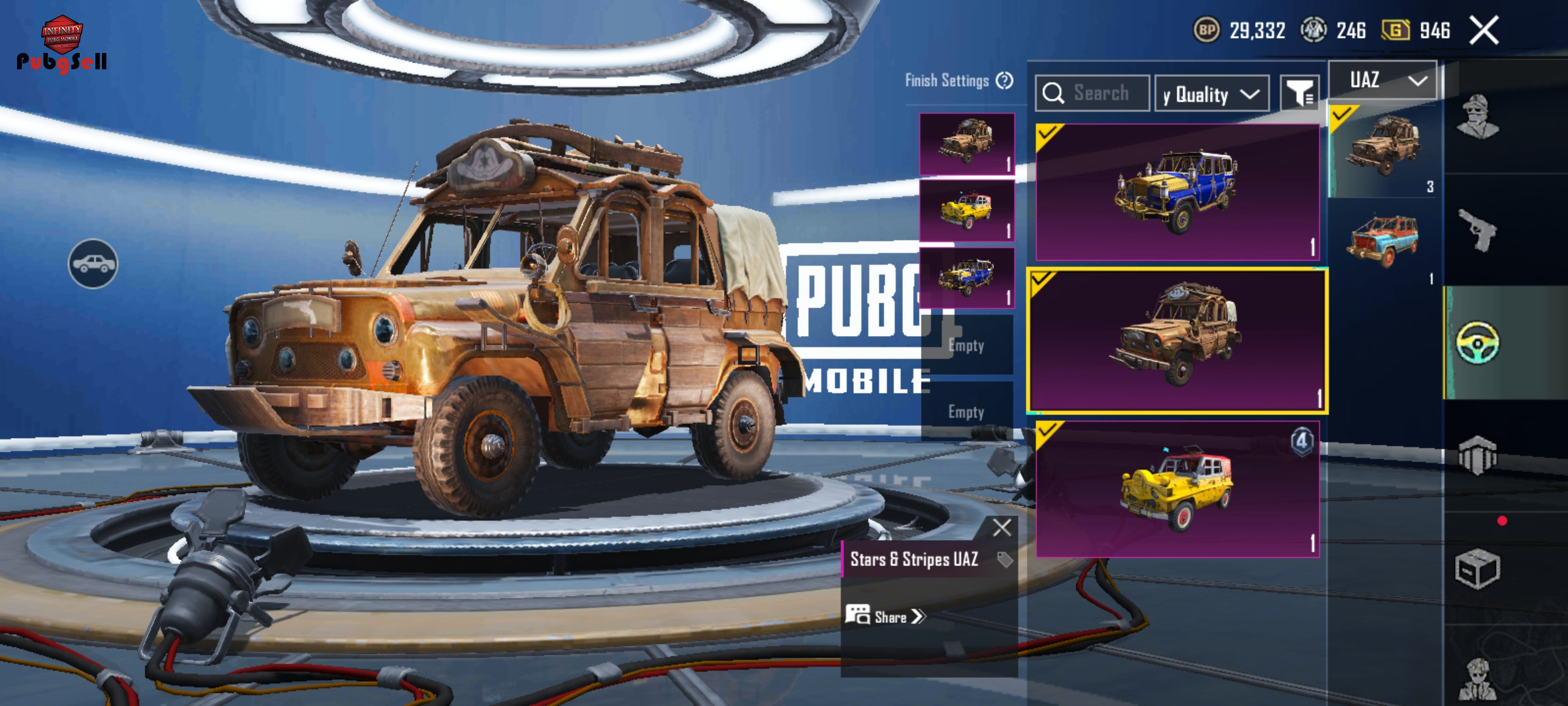This screenshot has width=1568, height=706.
Task: Open the Quality sort dropdown
Action: 1212,95
